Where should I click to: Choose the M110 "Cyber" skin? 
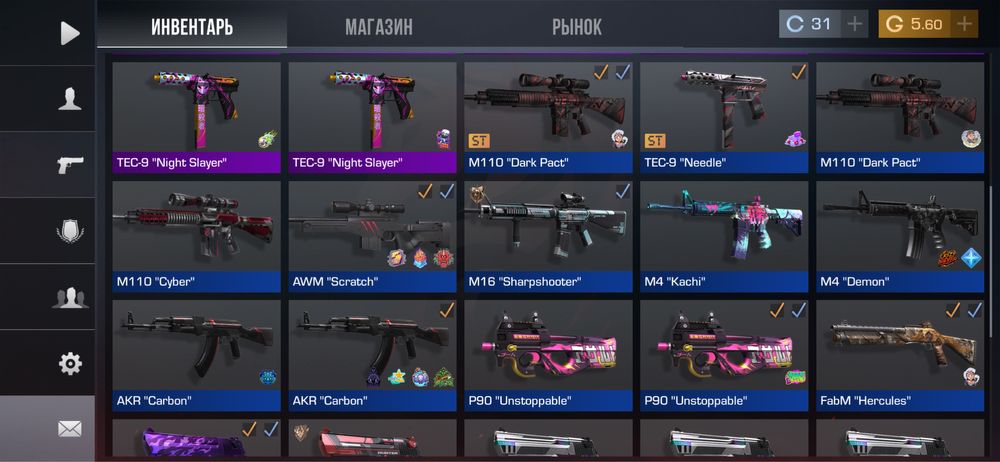click(196, 236)
